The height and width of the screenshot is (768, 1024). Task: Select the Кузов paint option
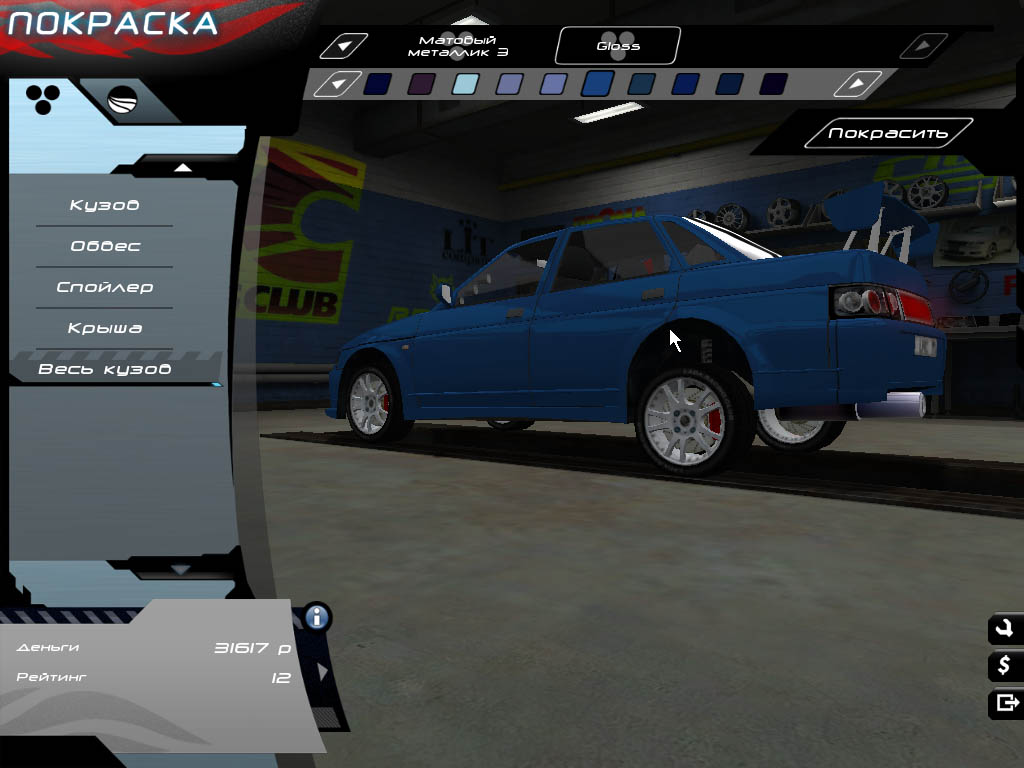tap(104, 206)
